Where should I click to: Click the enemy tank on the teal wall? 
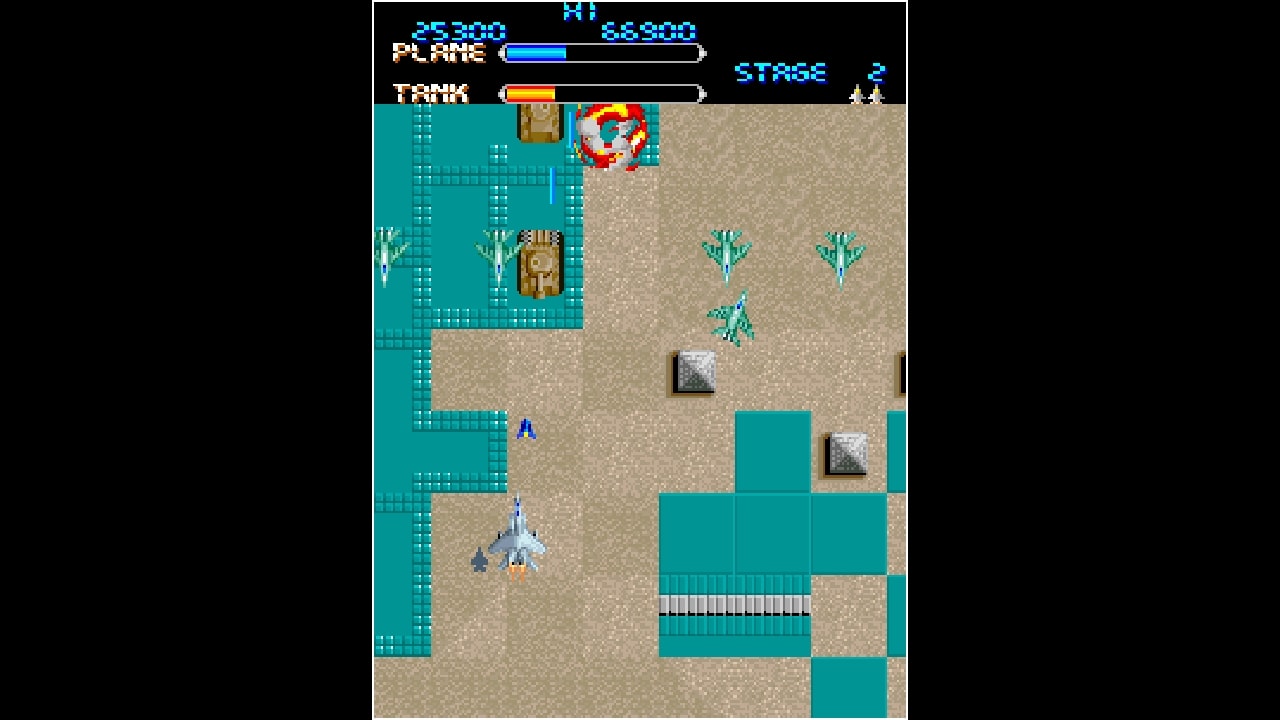point(541,265)
